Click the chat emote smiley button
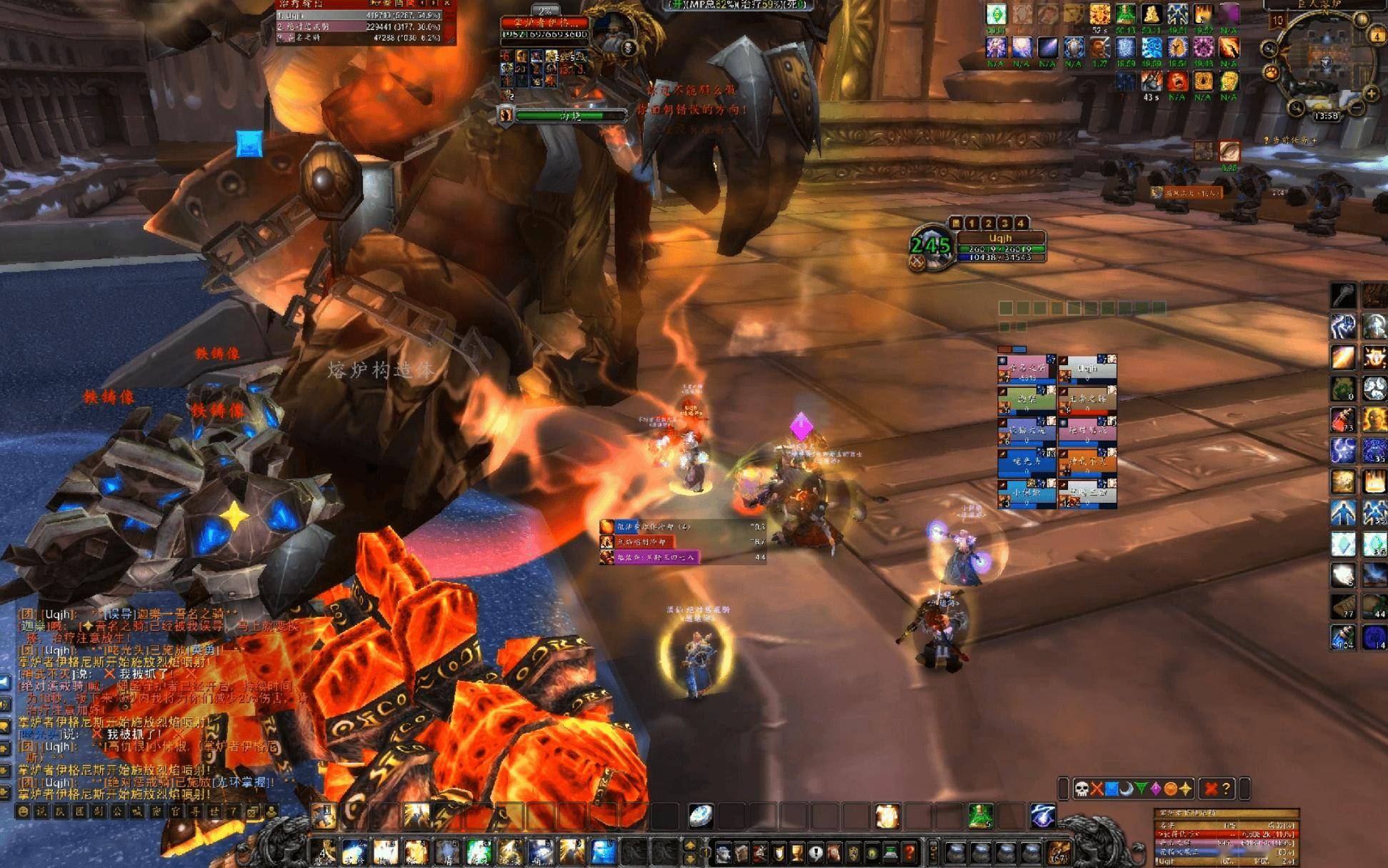The height and width of the screenshot is (868, 1388). (24, 812)
